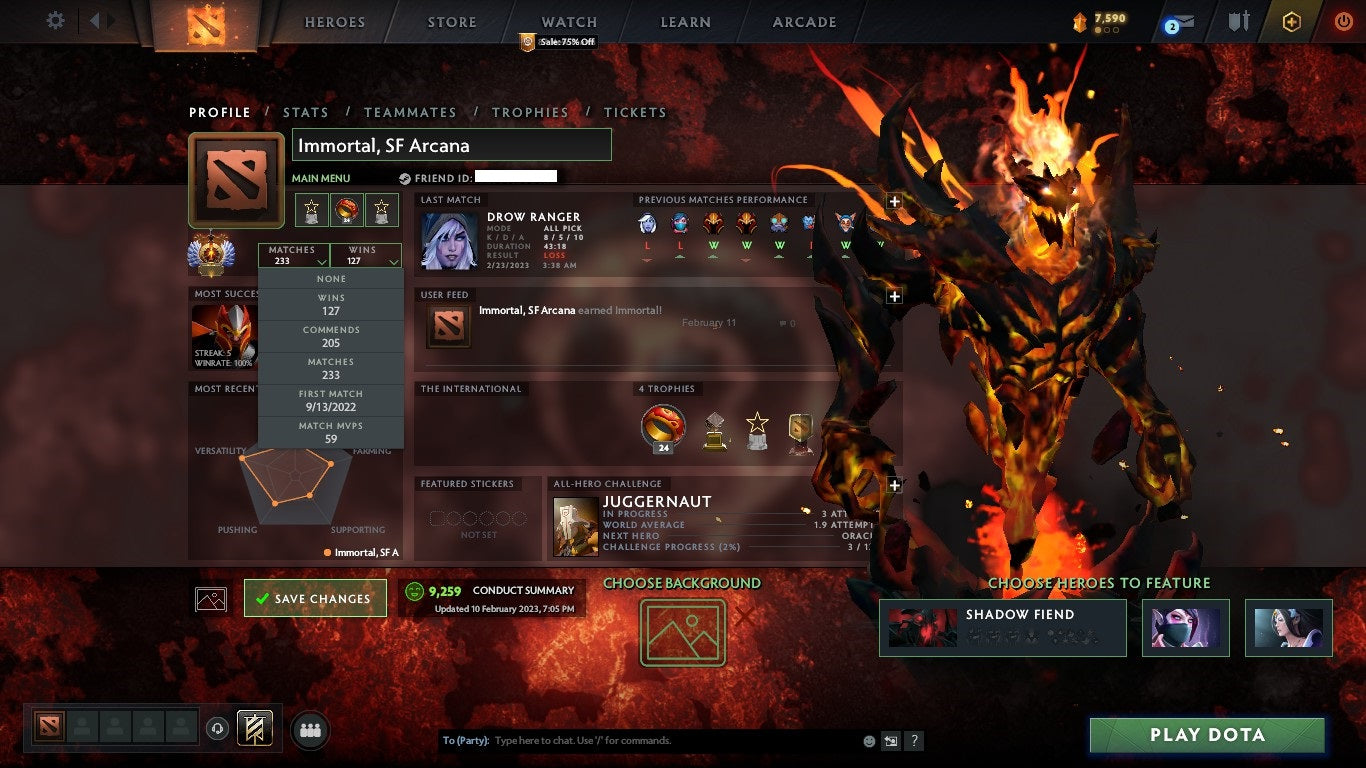Open the Armory shield-and-sword icon
The image size is (1366, 768).
[x=1240, y=19]
